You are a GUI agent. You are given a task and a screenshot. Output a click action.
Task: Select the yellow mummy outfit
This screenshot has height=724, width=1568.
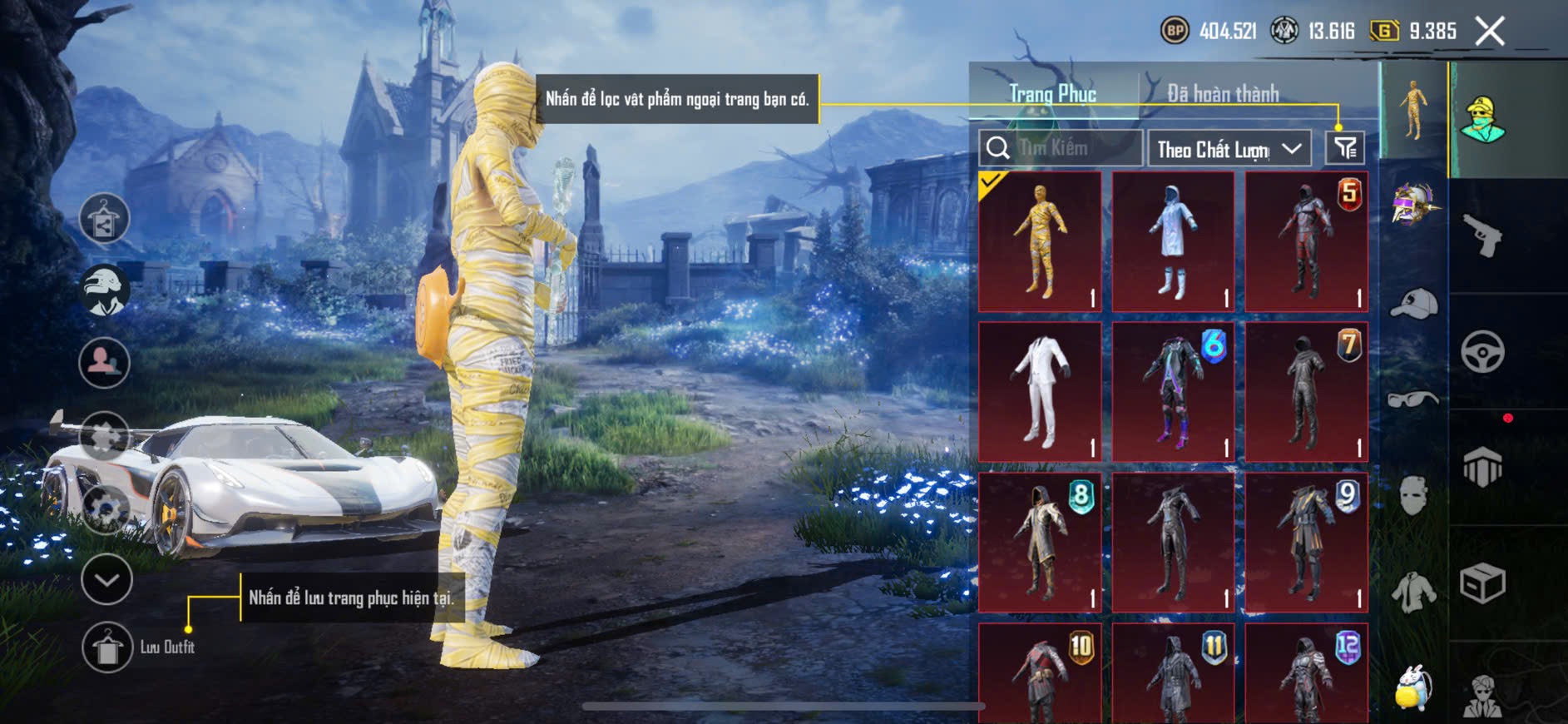(1040, 241)
